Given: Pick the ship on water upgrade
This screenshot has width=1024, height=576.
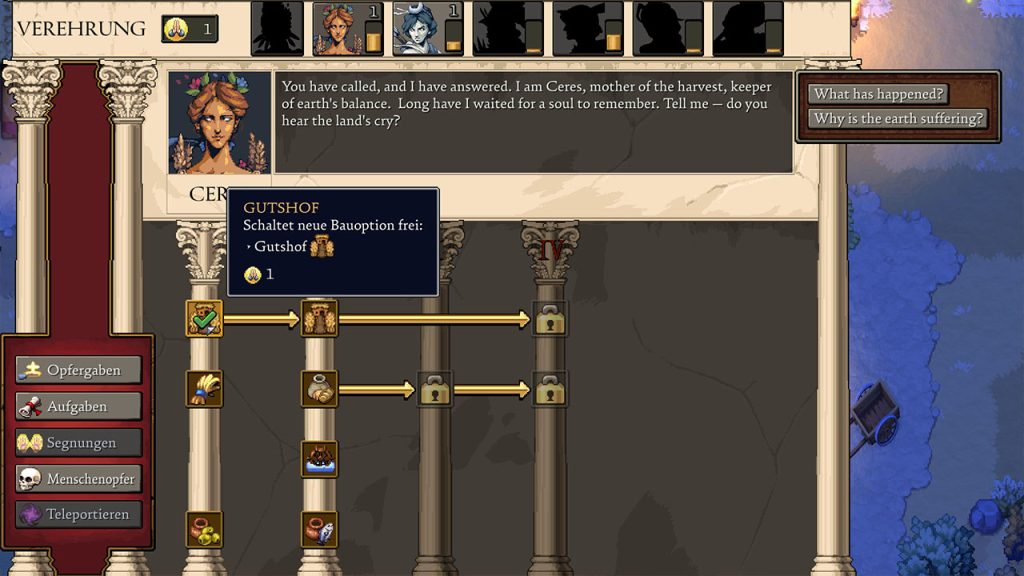Looking at the screenshot, I should (x=320, y=459).
